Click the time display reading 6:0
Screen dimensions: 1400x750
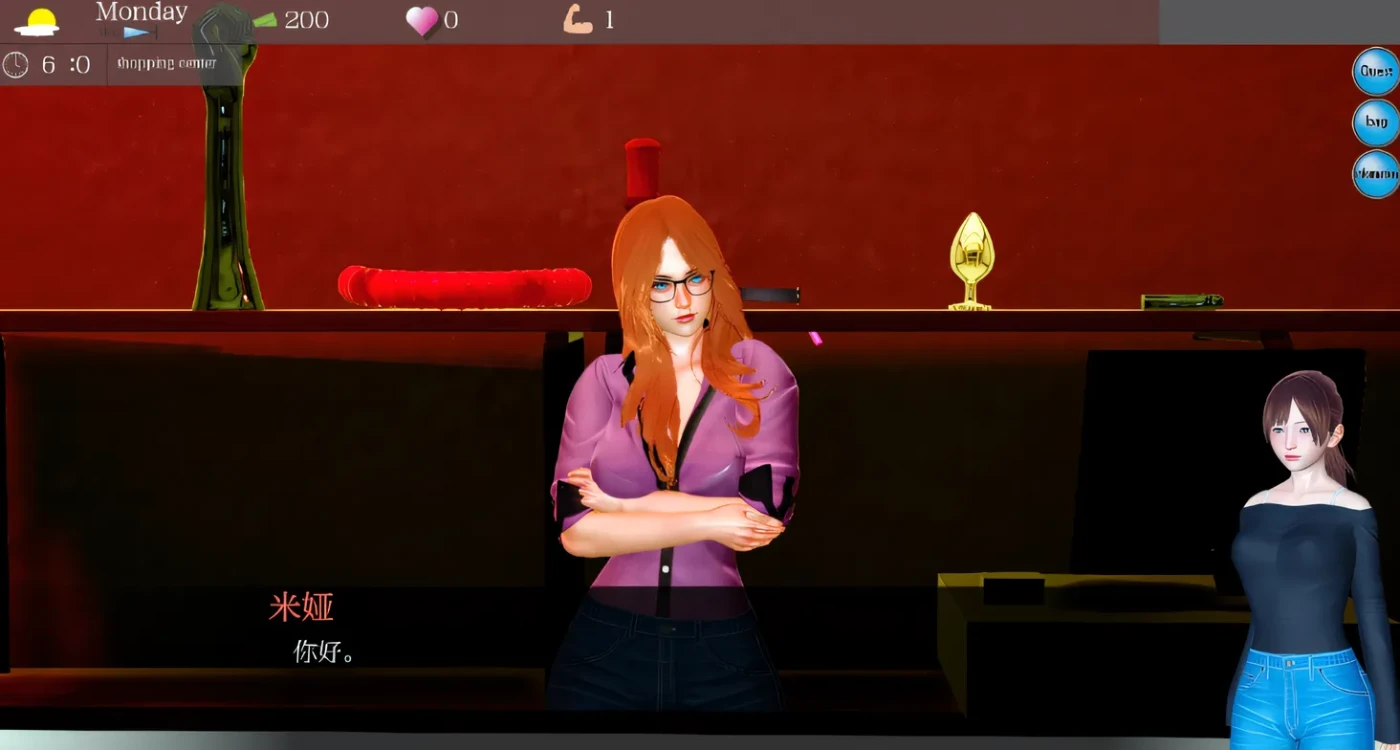coord(65,65)
